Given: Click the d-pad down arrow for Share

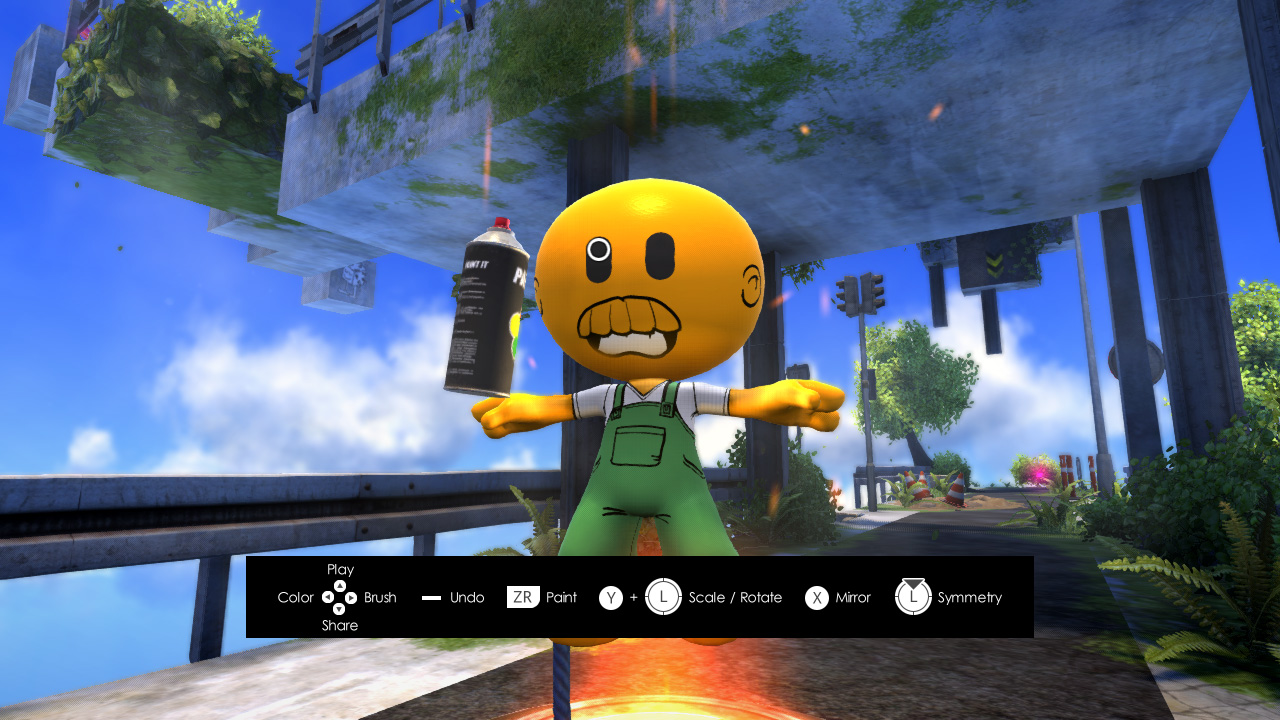Looking at the screenshot, I should point(338,609).
